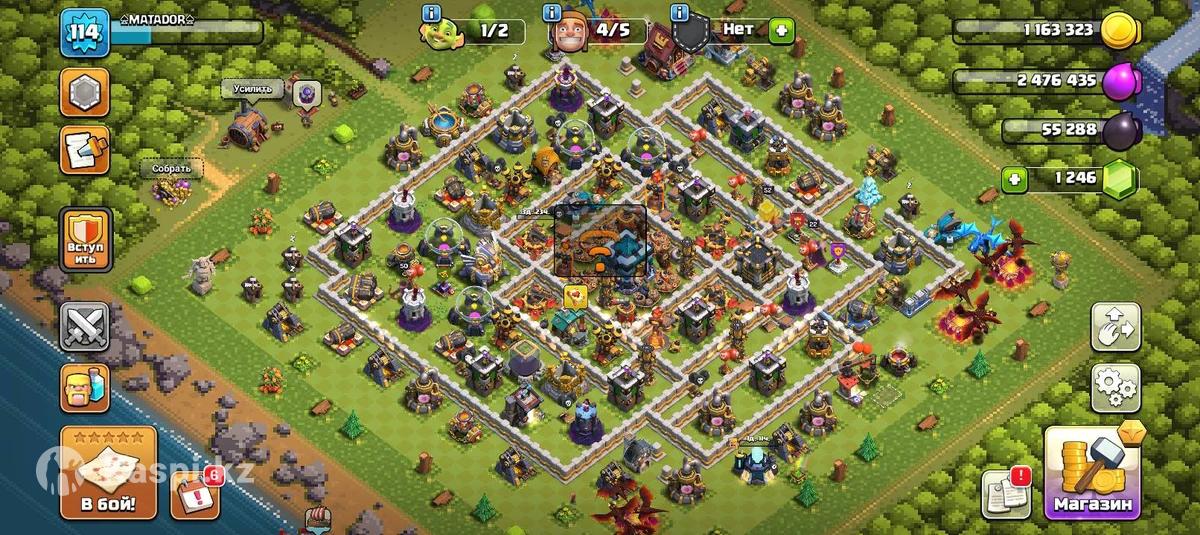1200x535 pixels.
Task: Open the calendar events button
Action: pyautogui.click(x=195, y=493)
